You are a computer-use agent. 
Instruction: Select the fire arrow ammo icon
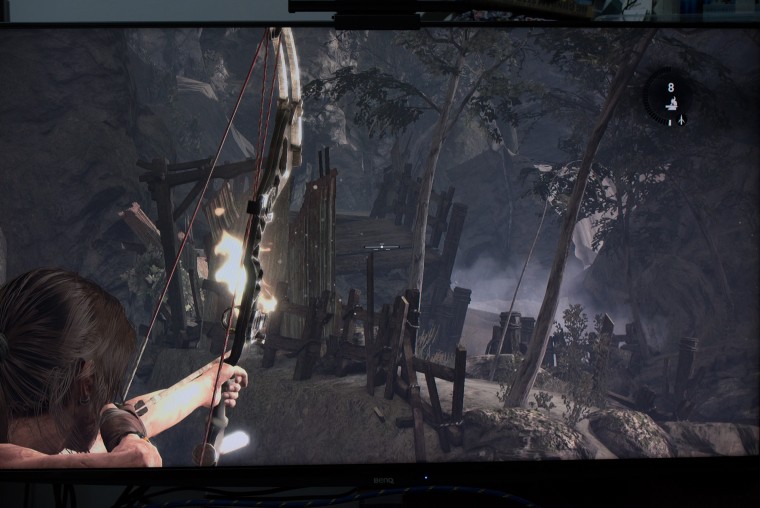click(x=672, y=103)
